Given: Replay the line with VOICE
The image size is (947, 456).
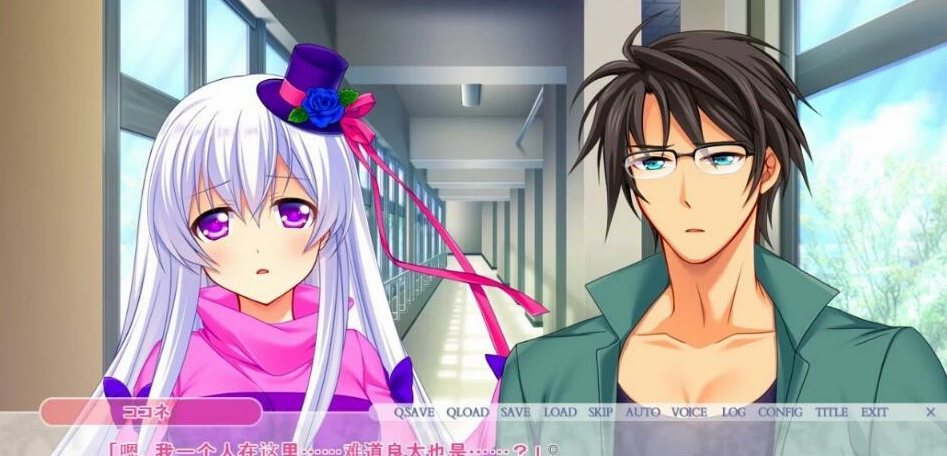Looking at the screenshot, I should (689, 412).
